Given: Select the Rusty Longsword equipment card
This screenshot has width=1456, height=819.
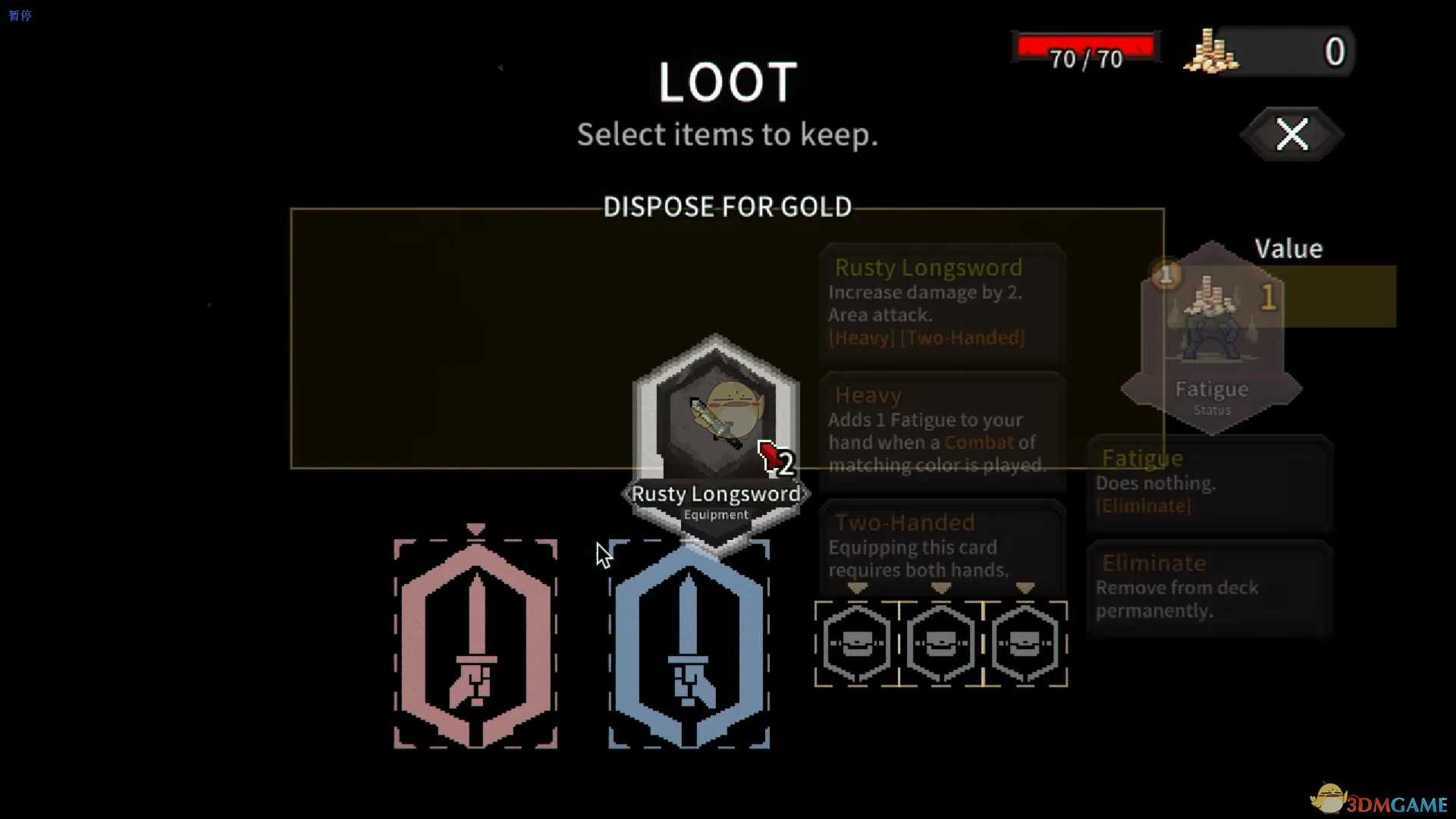Looking at the screenshot, I should 715,432.
